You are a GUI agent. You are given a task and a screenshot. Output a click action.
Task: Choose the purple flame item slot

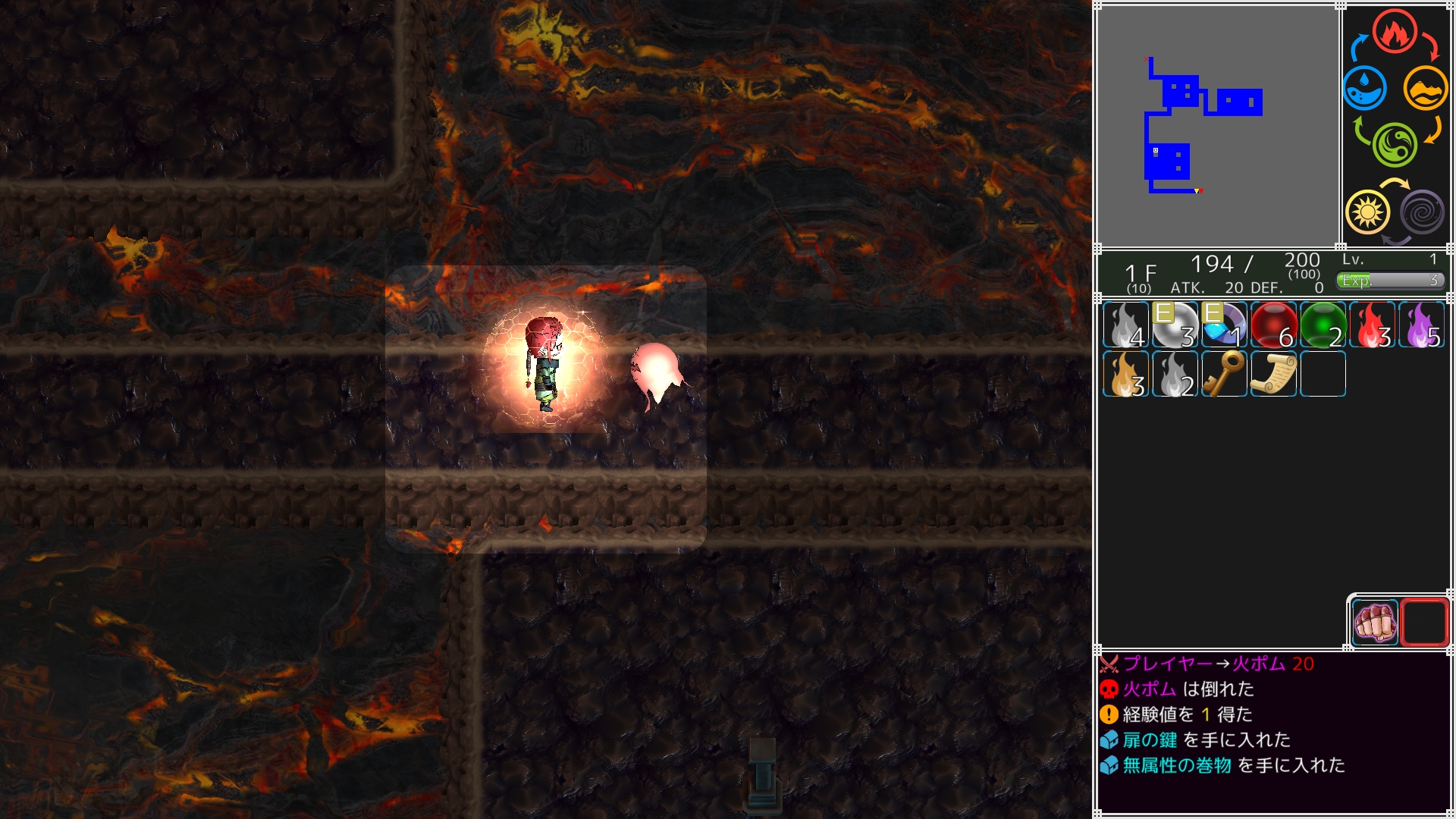pyautogui.click(x=1421, y=325)
